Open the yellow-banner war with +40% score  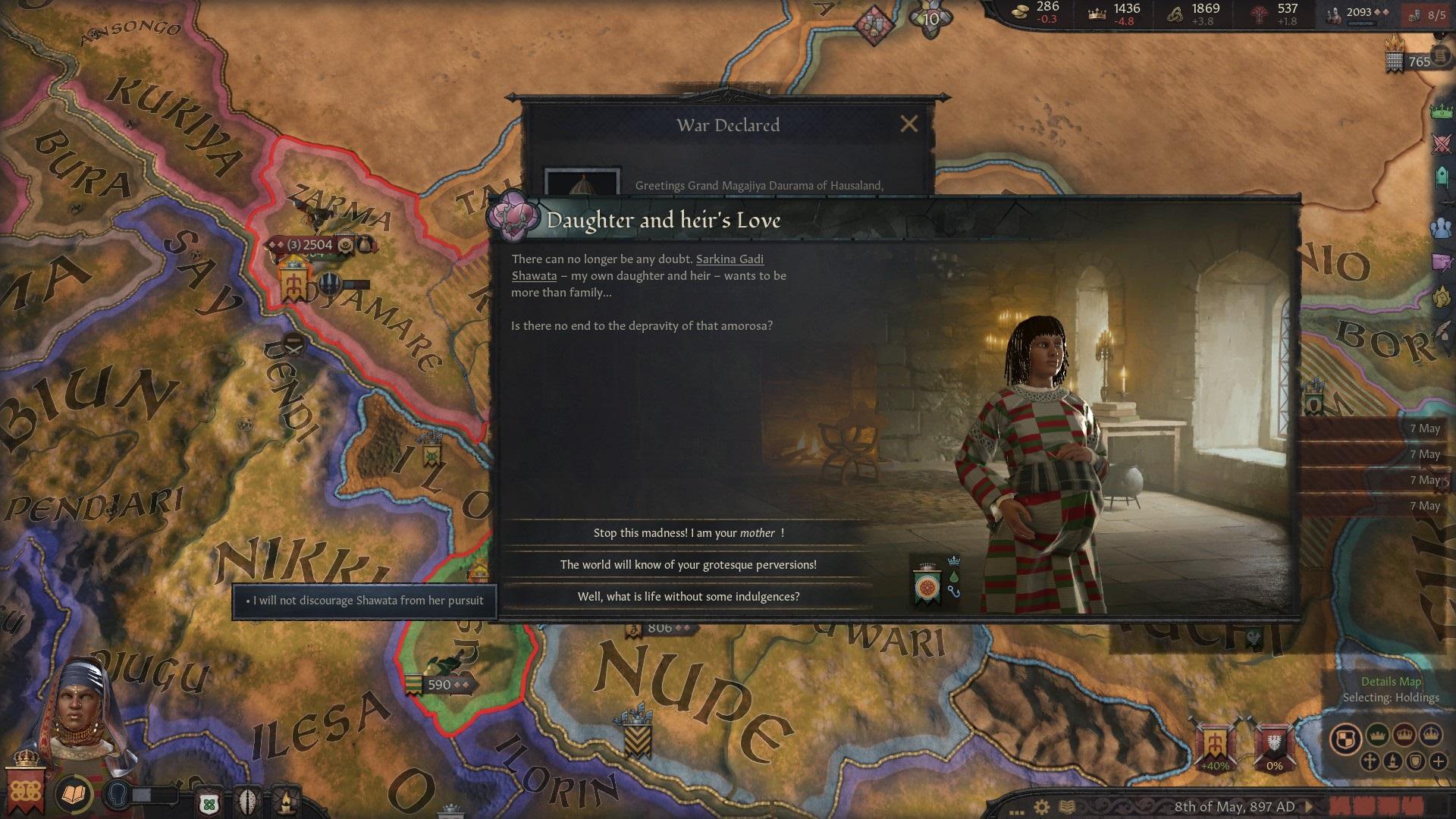pos(1214,743)
